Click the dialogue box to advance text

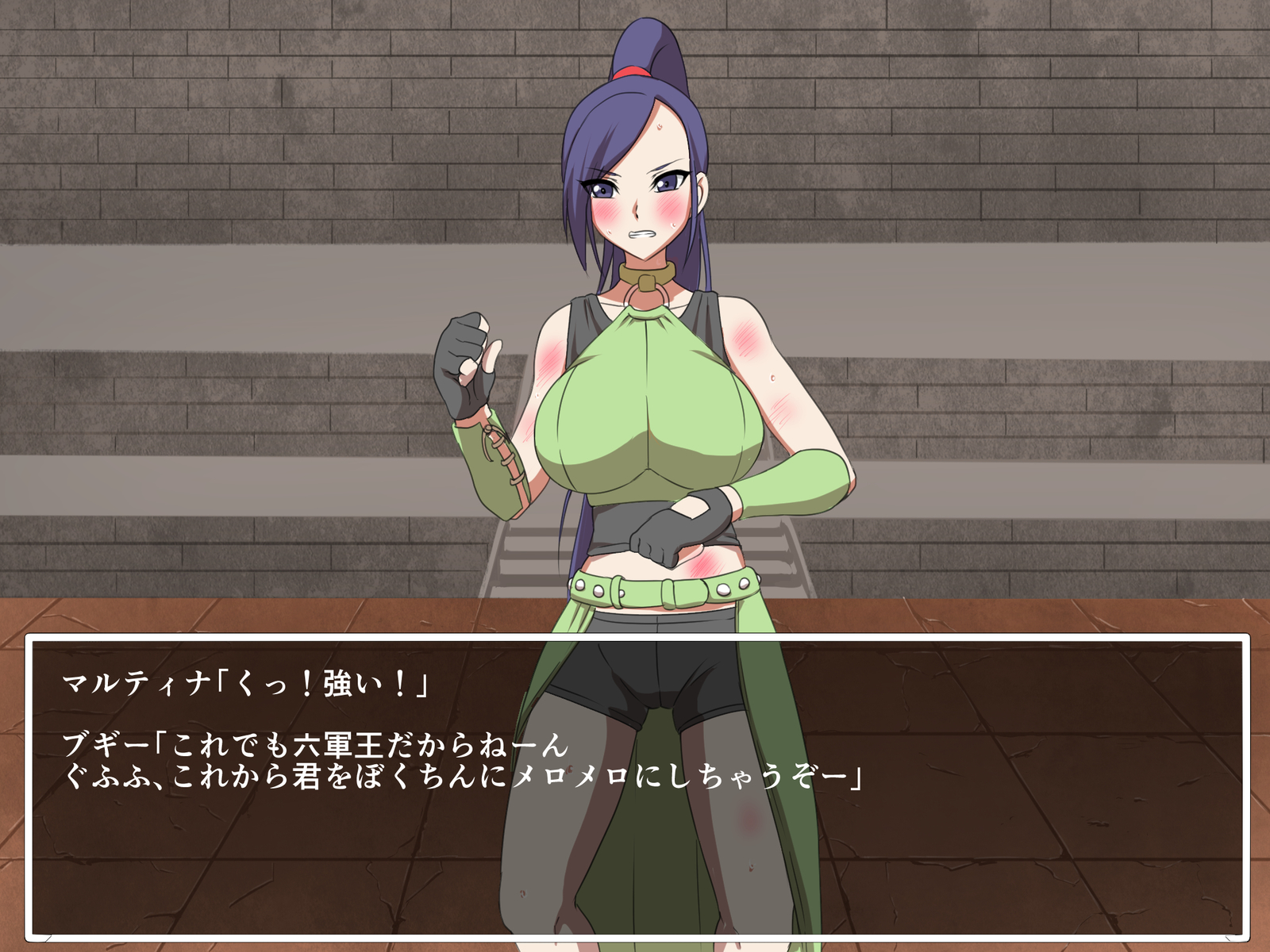pyautogui.click(x=635, y=793)
